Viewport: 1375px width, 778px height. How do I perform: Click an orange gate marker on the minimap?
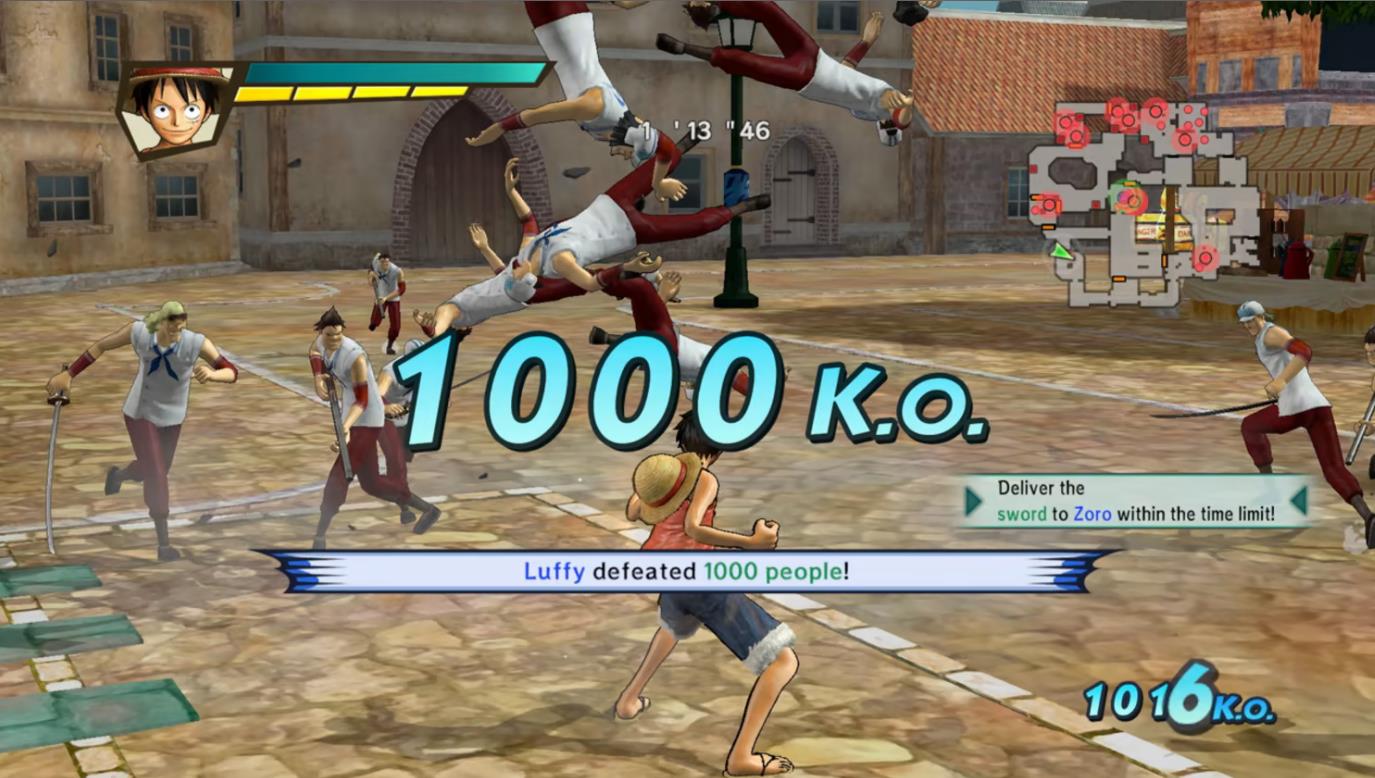[x=1048, y=228]
